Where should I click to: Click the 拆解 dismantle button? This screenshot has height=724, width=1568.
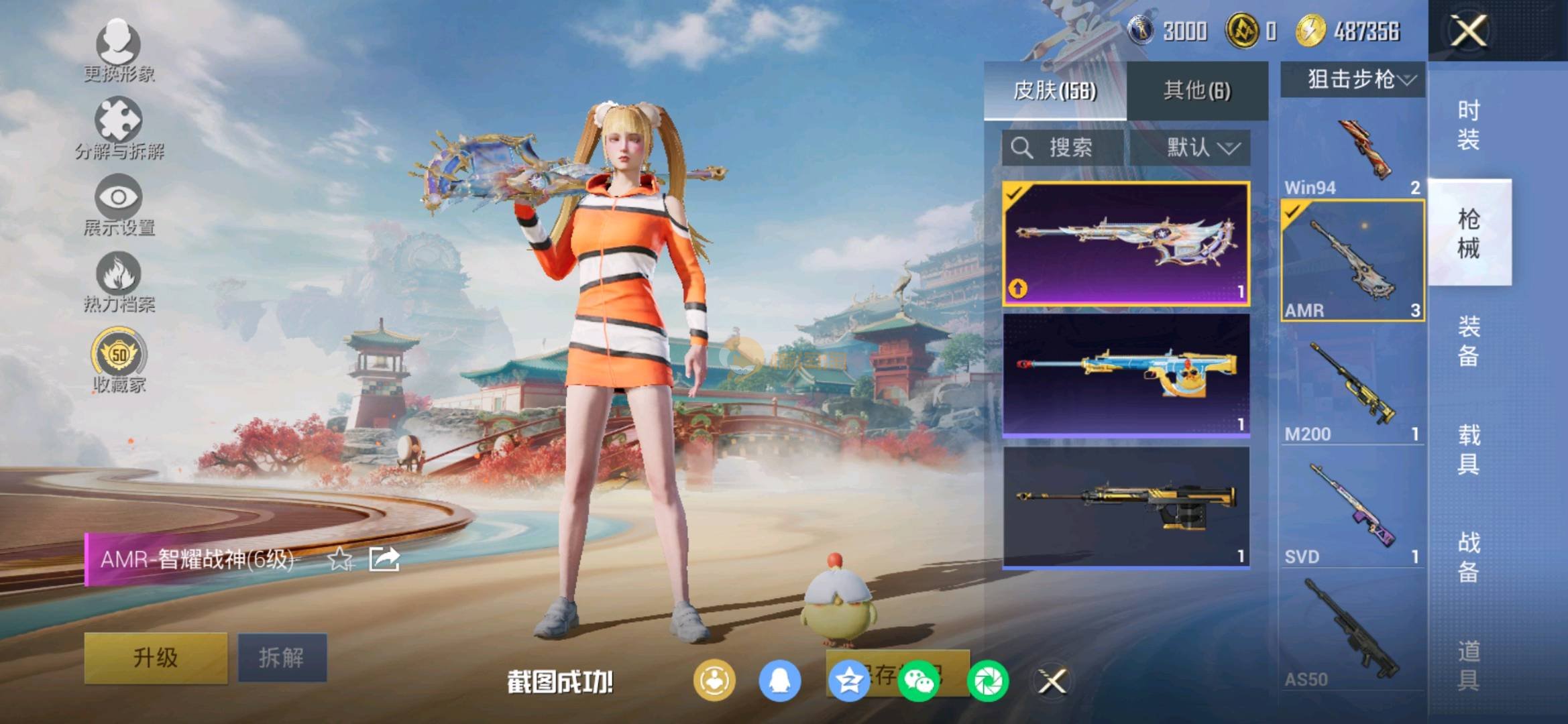pos(282,658)
